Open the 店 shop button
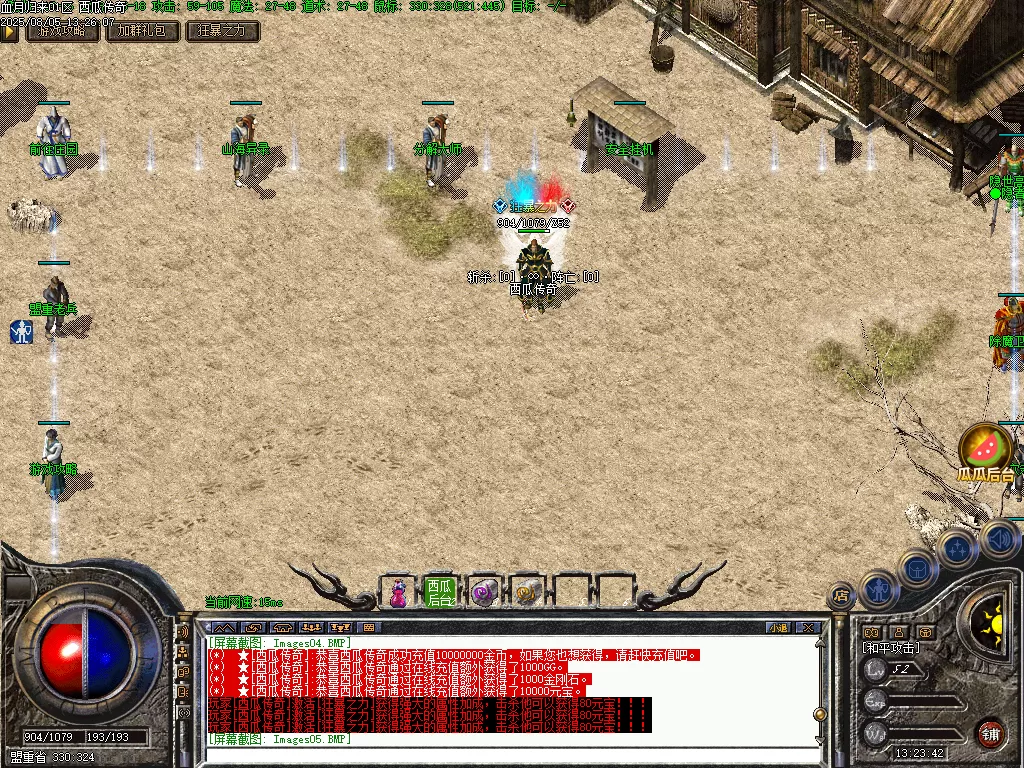The image size is (1024, 768). click(841, 597)
